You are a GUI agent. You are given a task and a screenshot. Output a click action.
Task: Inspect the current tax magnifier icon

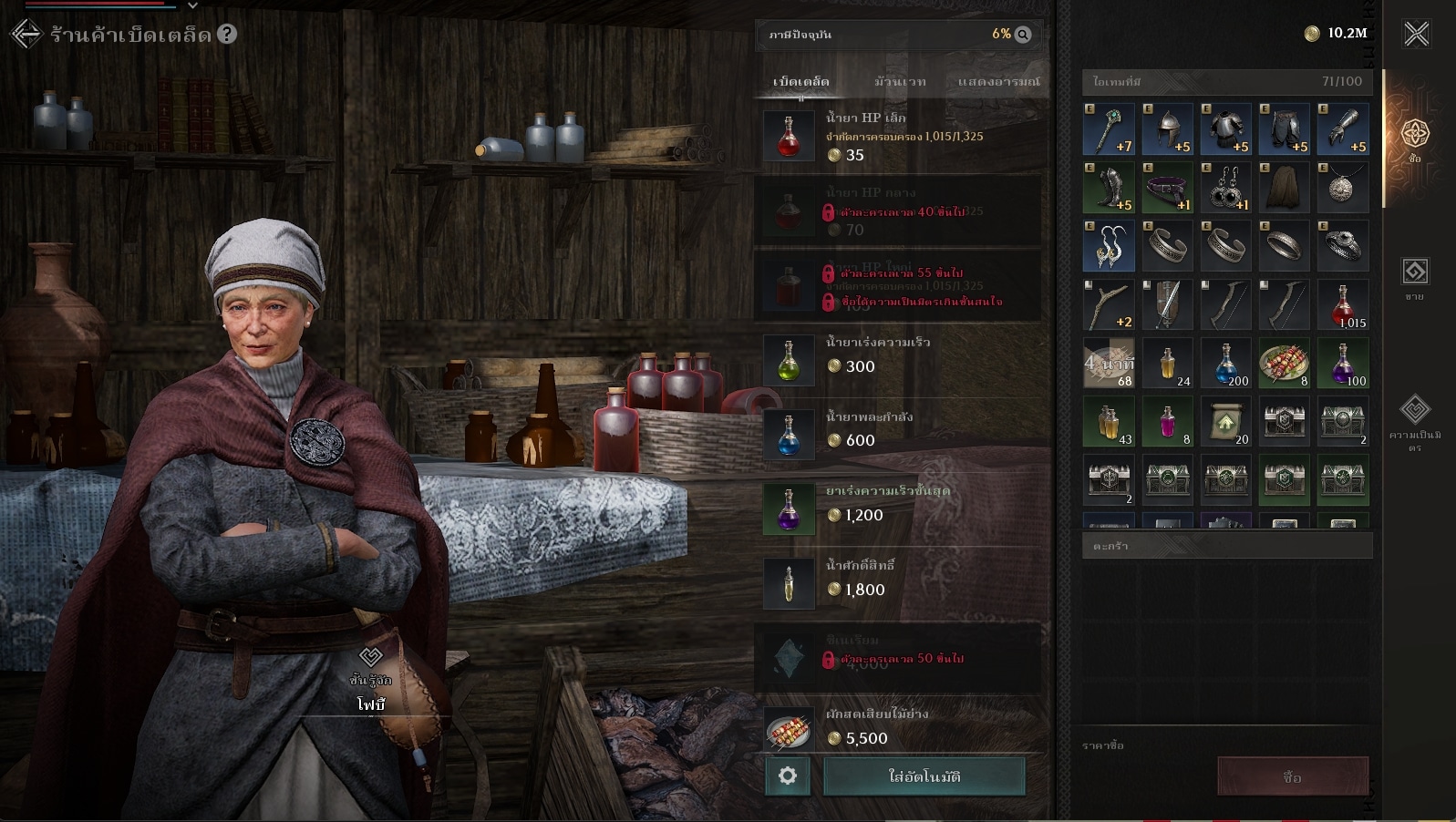pos(1023,35)
